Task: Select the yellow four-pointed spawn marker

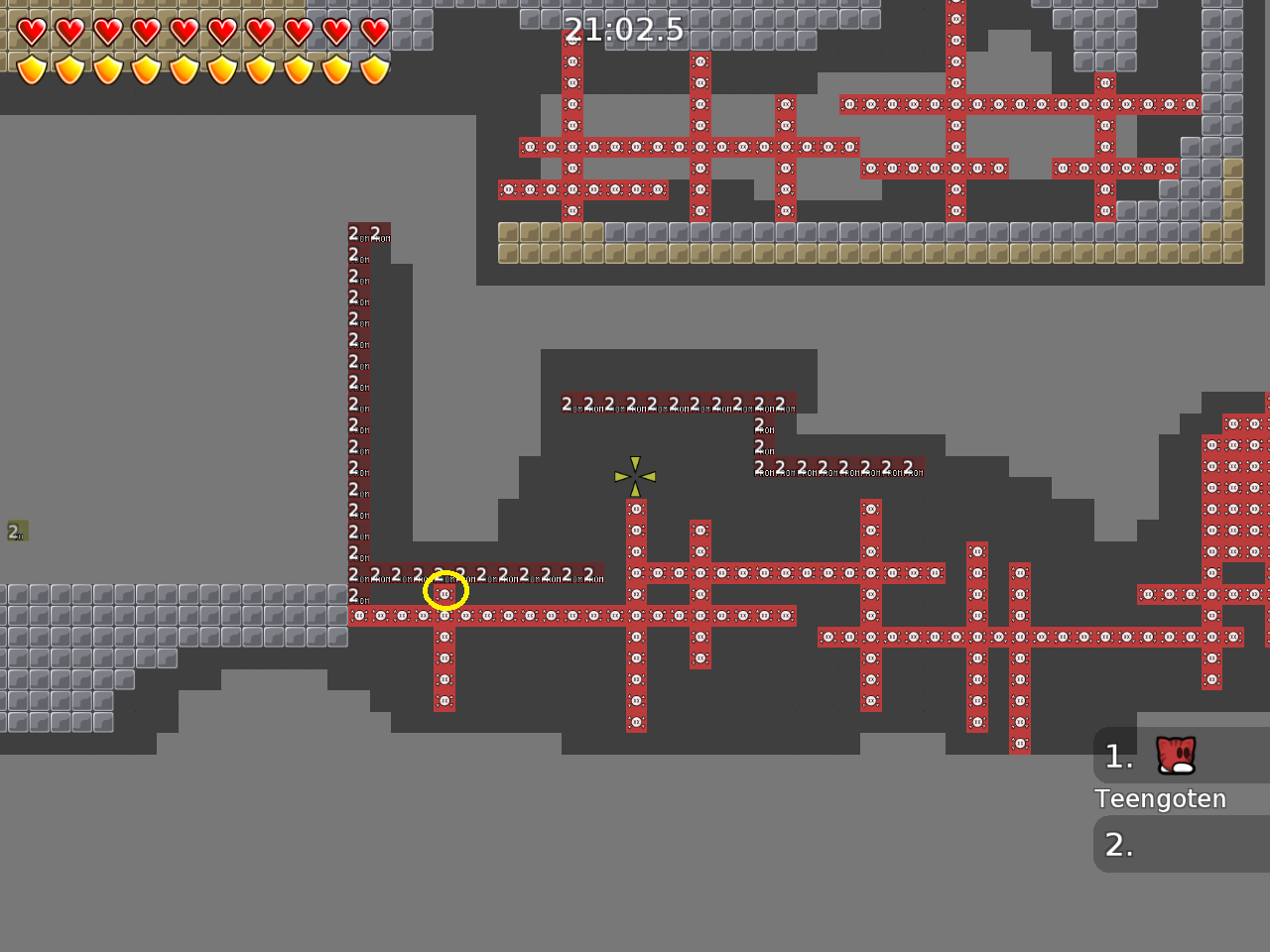Action: click(x=635, y=476)
